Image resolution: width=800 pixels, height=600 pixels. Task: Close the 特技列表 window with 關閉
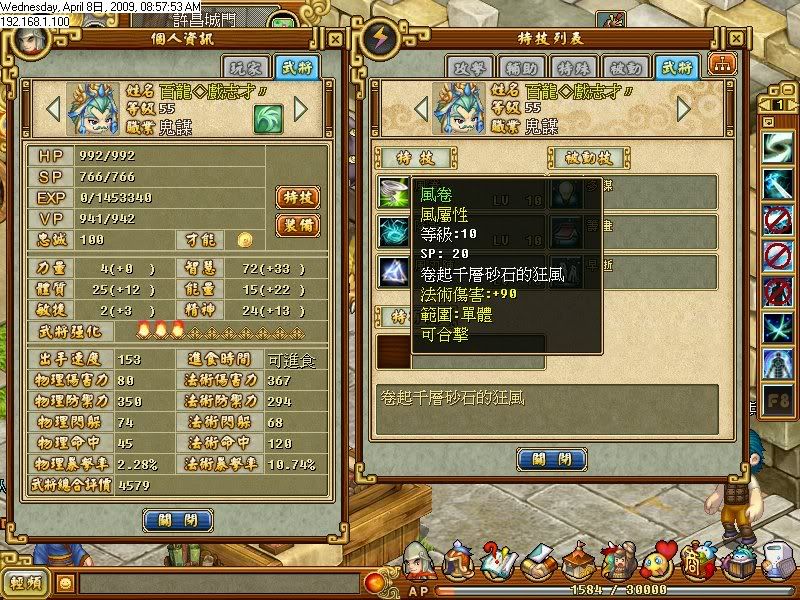point(550,459)
